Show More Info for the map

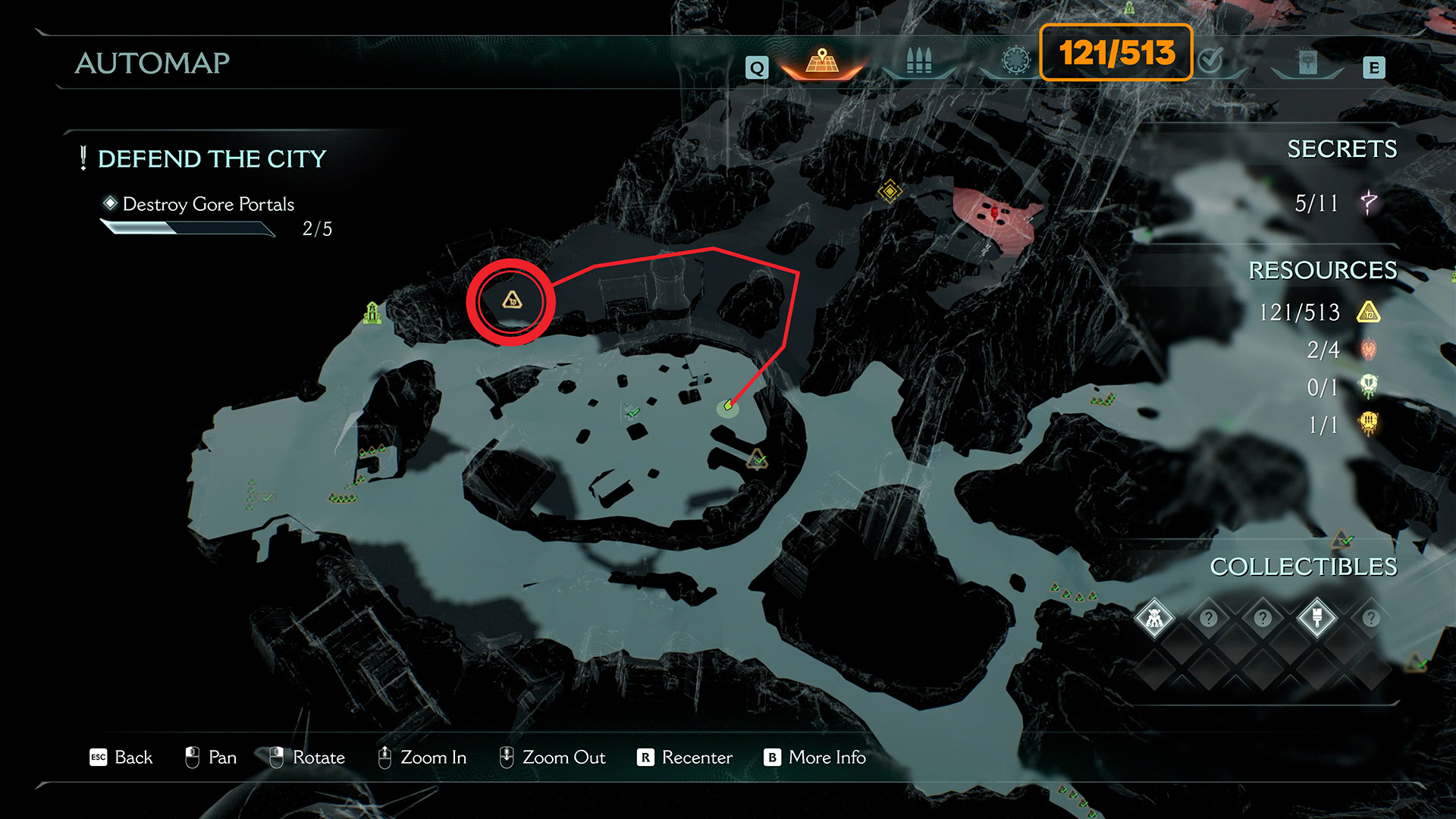[814, 757]
